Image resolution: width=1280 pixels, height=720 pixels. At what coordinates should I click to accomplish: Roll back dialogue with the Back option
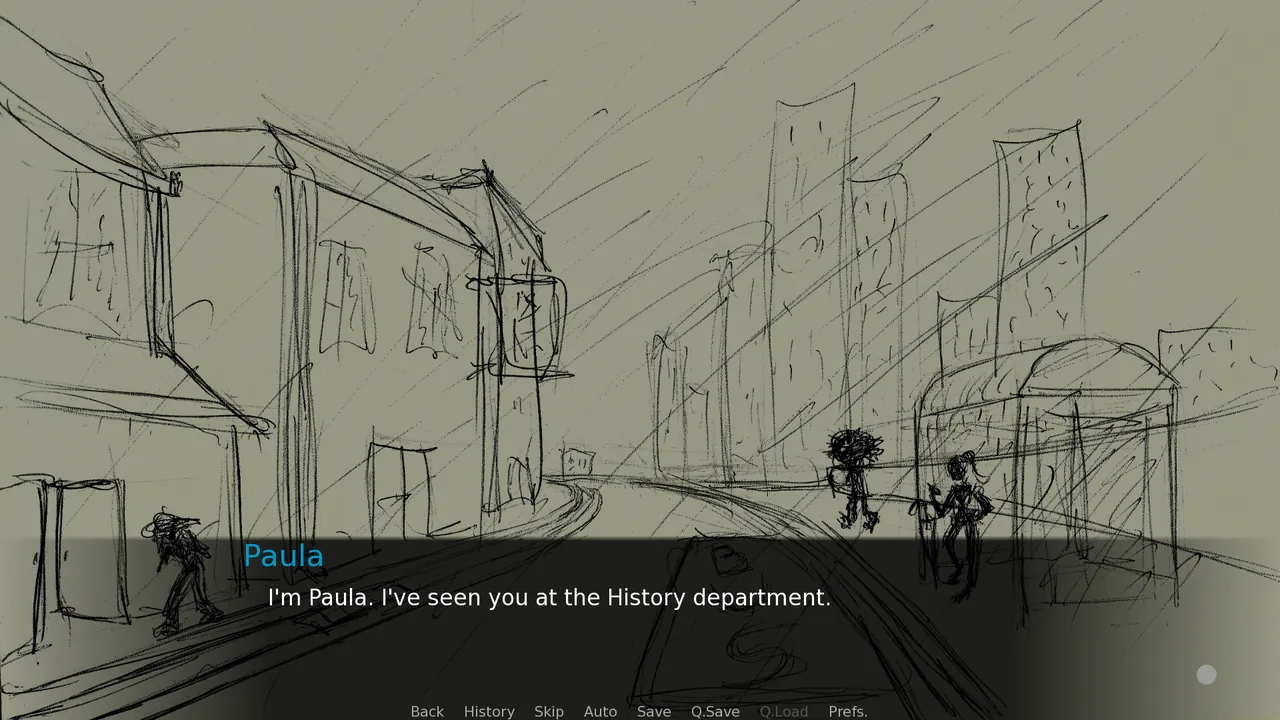pyautogui.click(x=427, y=711)
